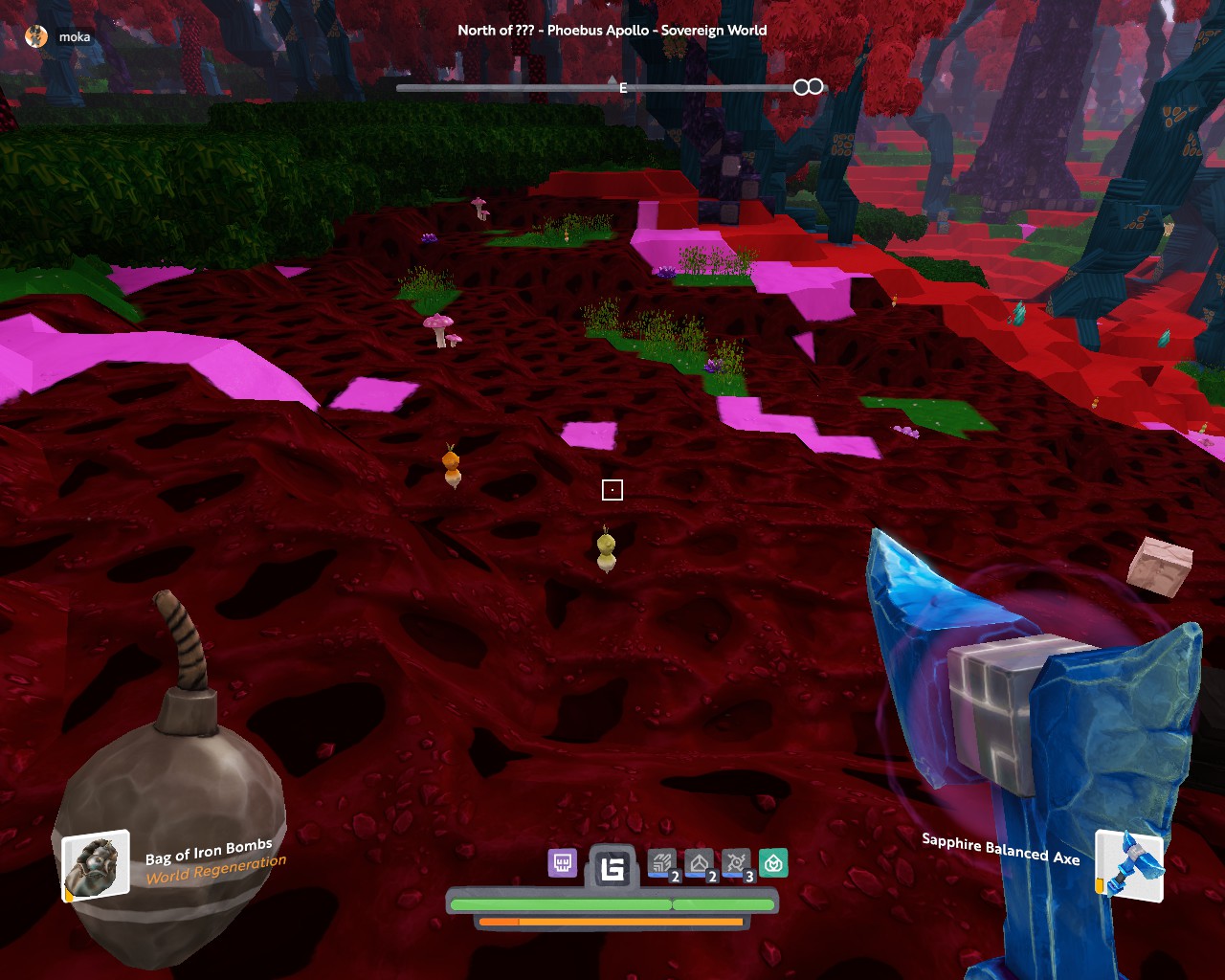Select the Bag of Iron Bombs slot
This screenshot has width=1225, height=980.
(96, 865)
